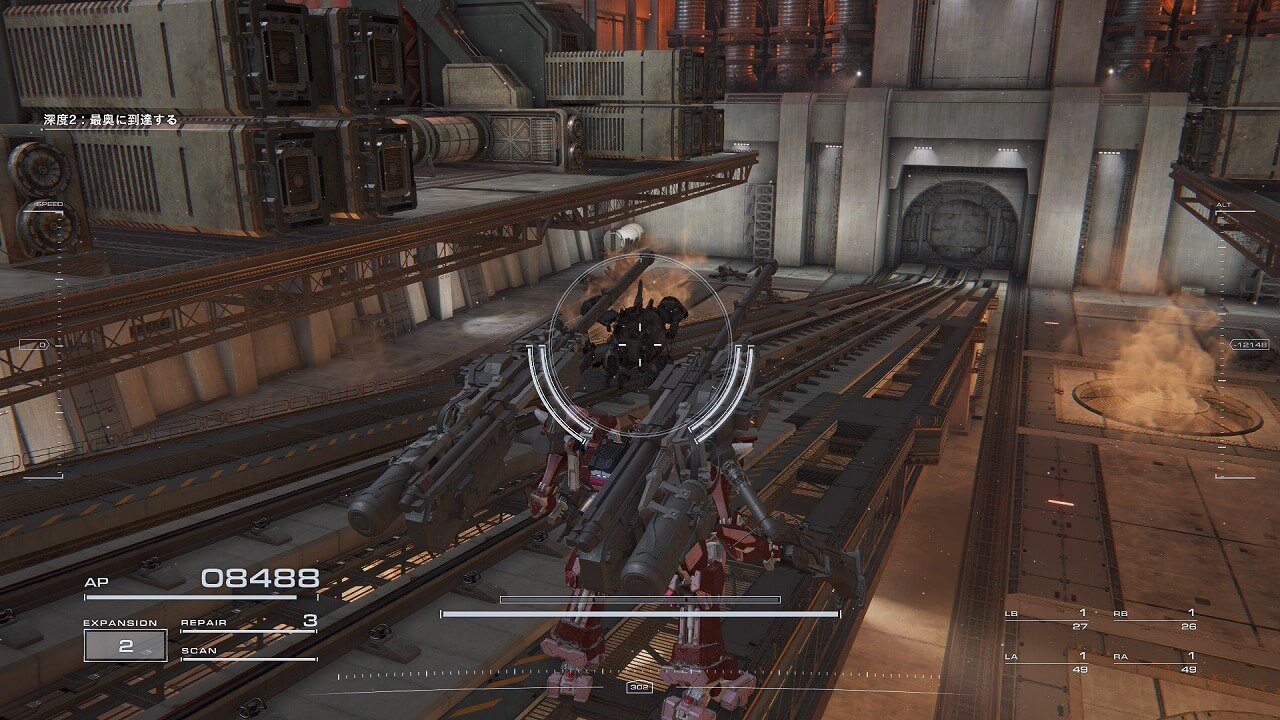The image size is (1280, 720).
Task: Select the mission objective text
Action: pyautogui.click(x=110, y=120)
